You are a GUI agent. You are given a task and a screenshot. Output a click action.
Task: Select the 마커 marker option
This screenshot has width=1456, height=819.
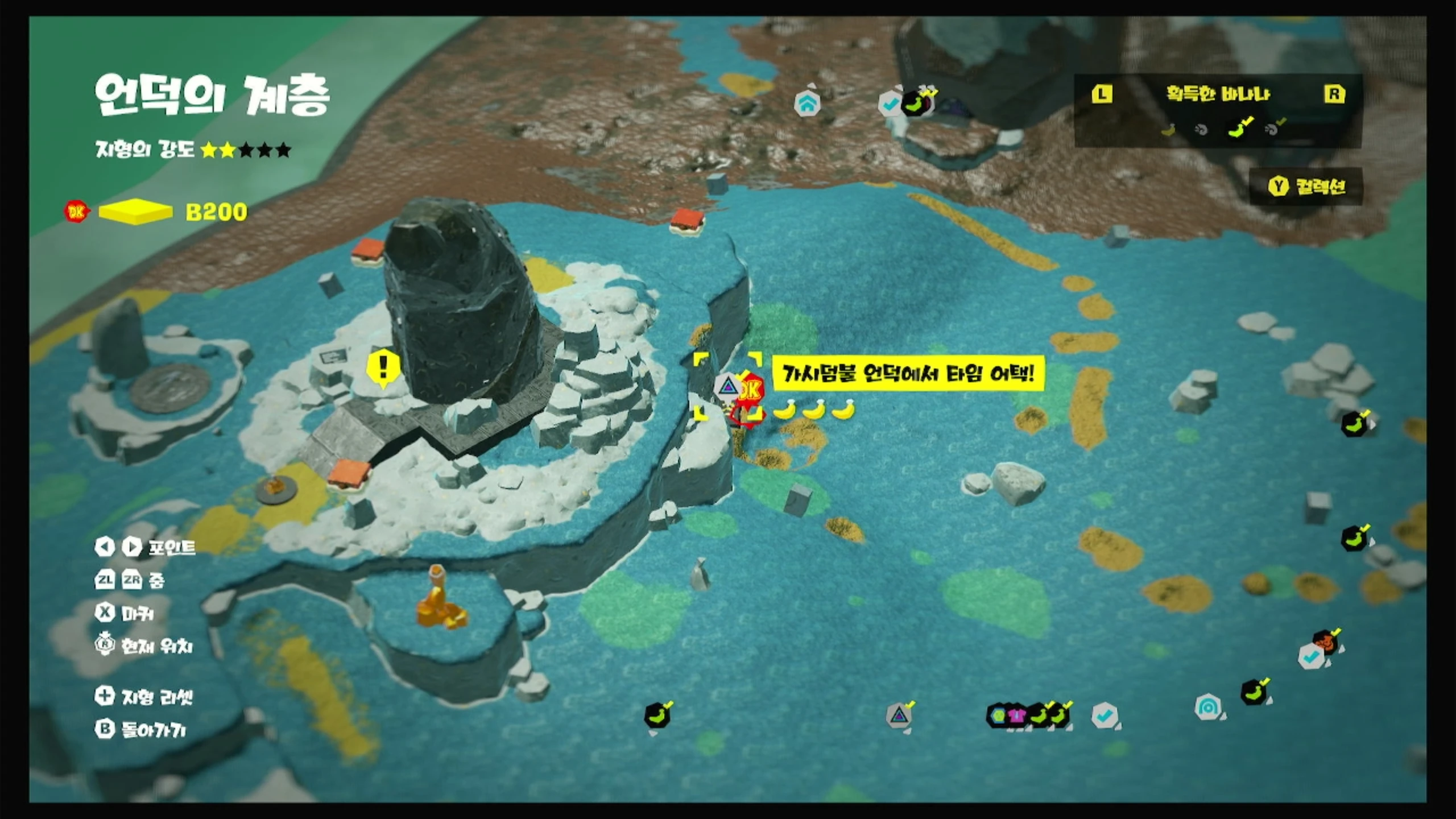[125, 613]
